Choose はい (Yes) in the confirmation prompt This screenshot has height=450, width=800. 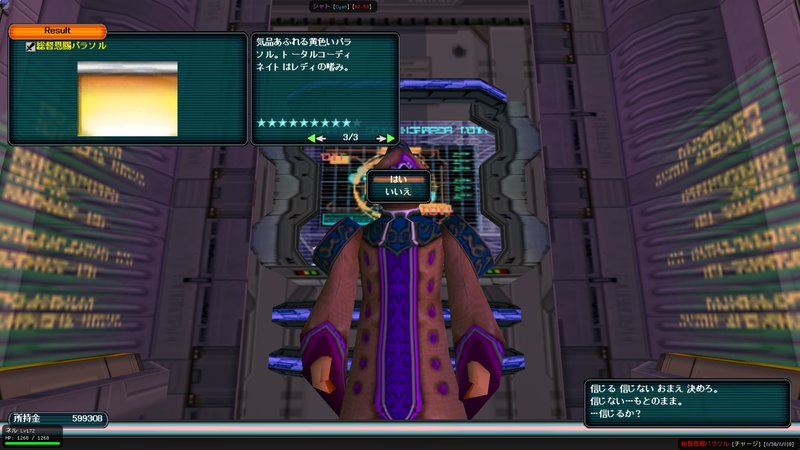coord(398,178)
